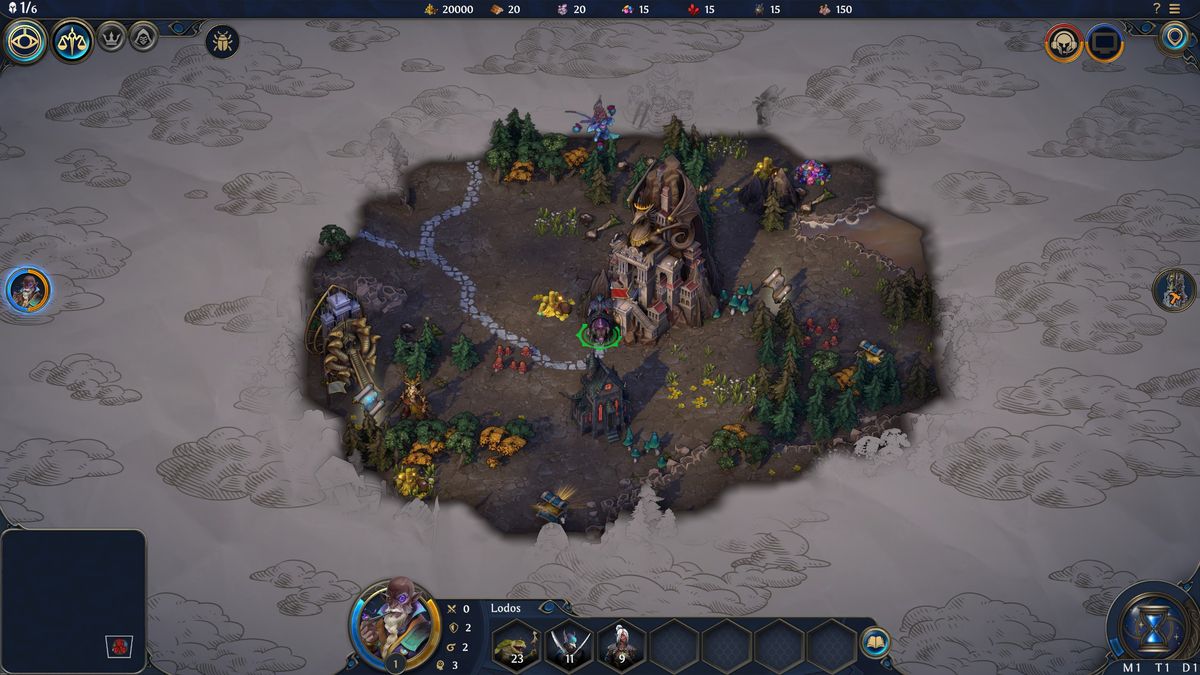Select the hero portrait on left edge
The image size is (1200, 675).
[x=27, y=290]
